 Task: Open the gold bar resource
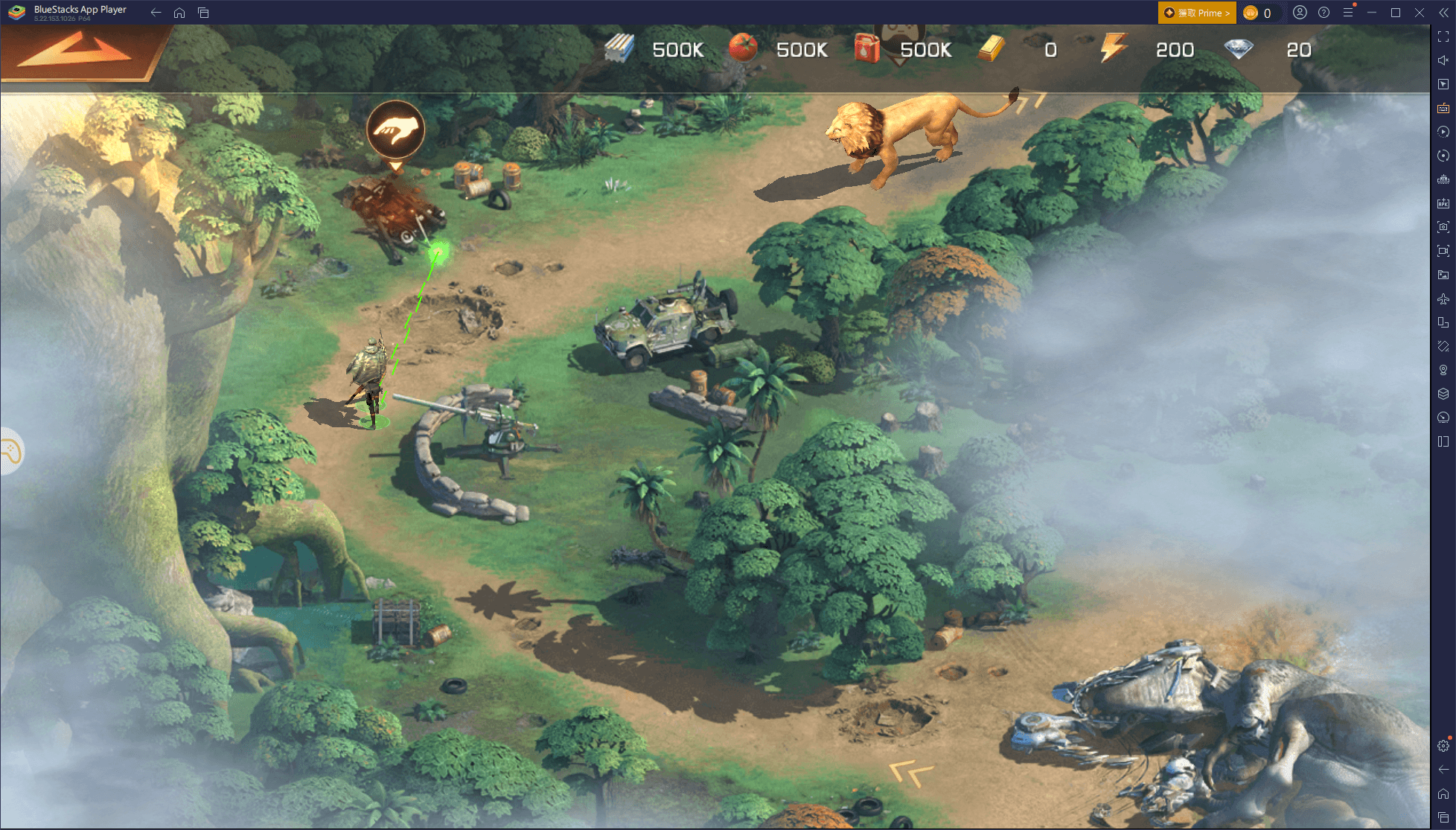coord(991,49)
